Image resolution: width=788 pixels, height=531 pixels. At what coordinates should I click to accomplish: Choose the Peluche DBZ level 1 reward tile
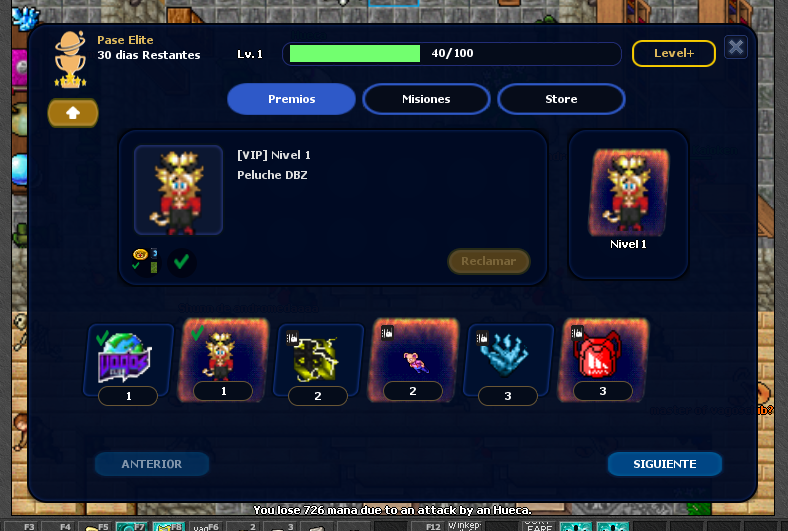(222, 354)
